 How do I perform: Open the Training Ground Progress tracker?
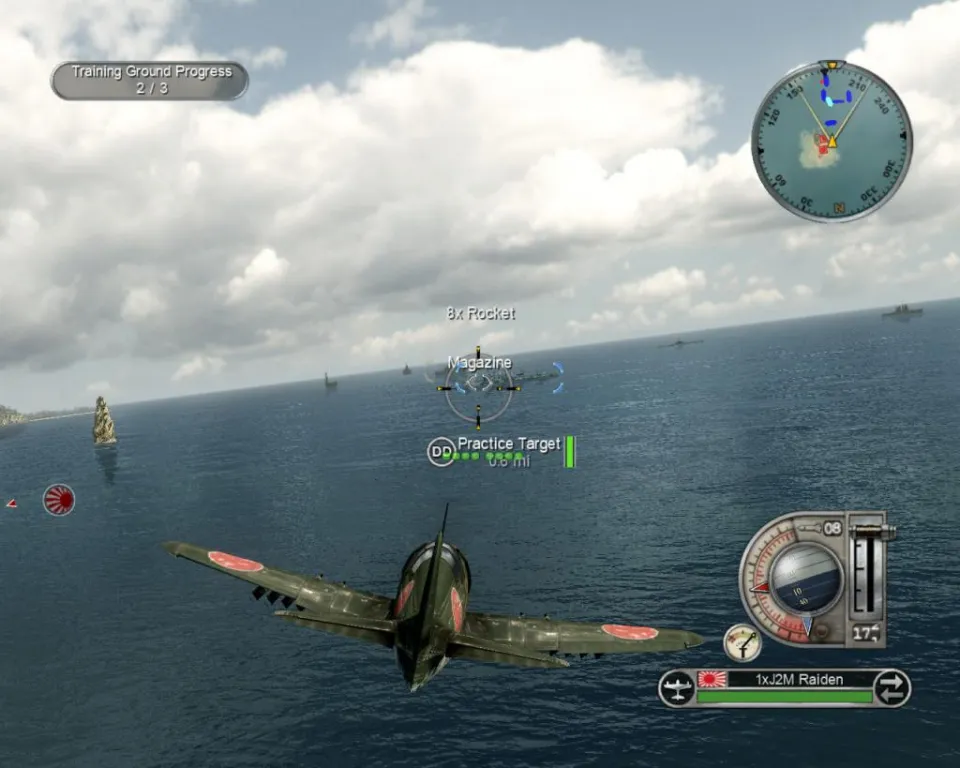pyautogui.click(x=150, y=80)
